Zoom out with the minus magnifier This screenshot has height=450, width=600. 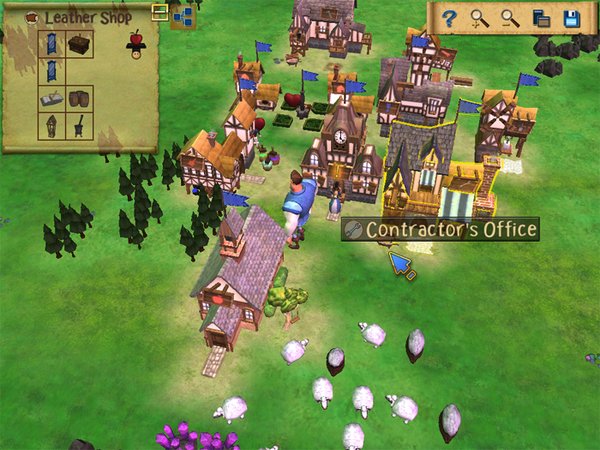(x=511, y=18)
